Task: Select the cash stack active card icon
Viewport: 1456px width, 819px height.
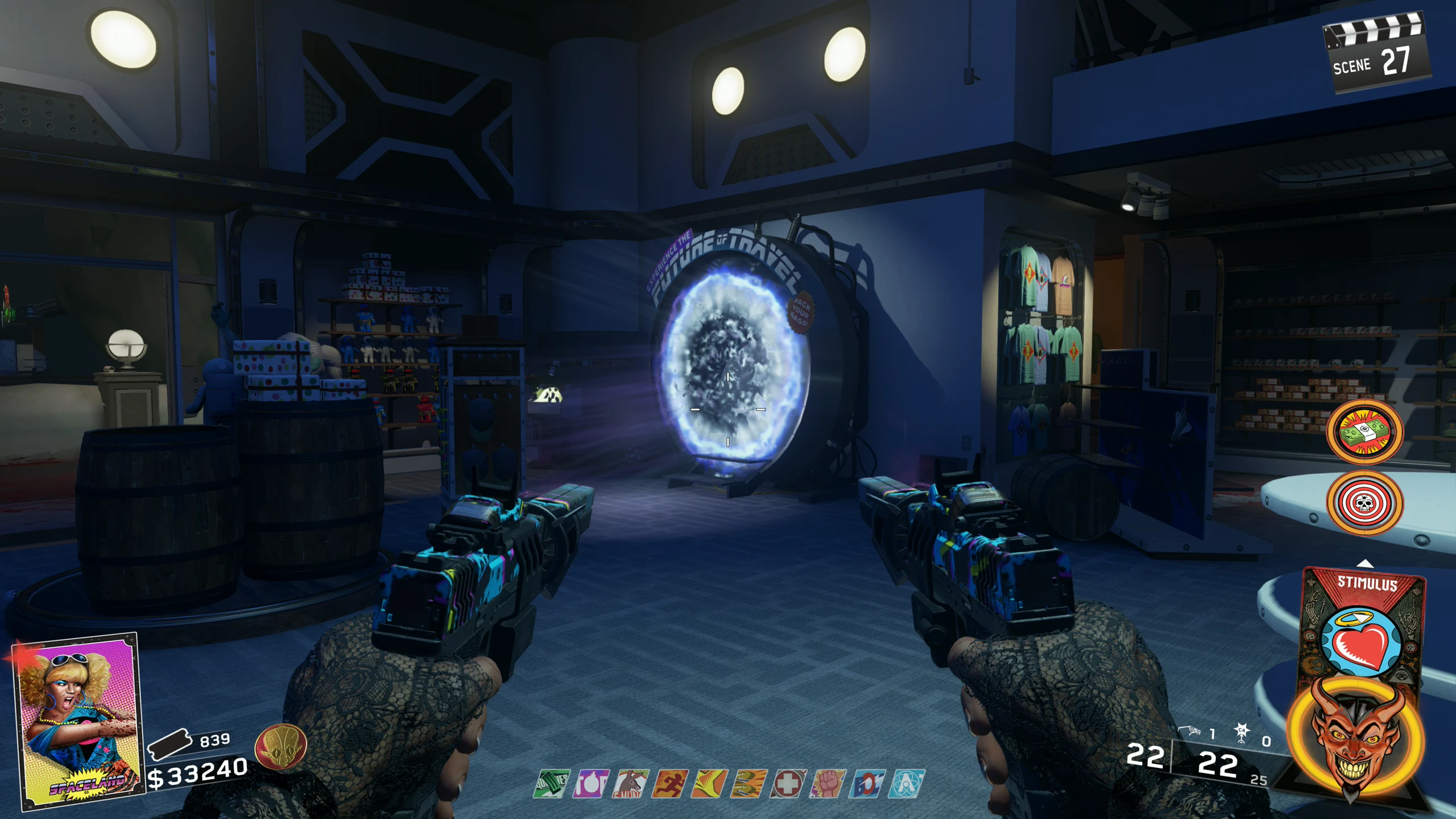Action: pos(1364,432)
